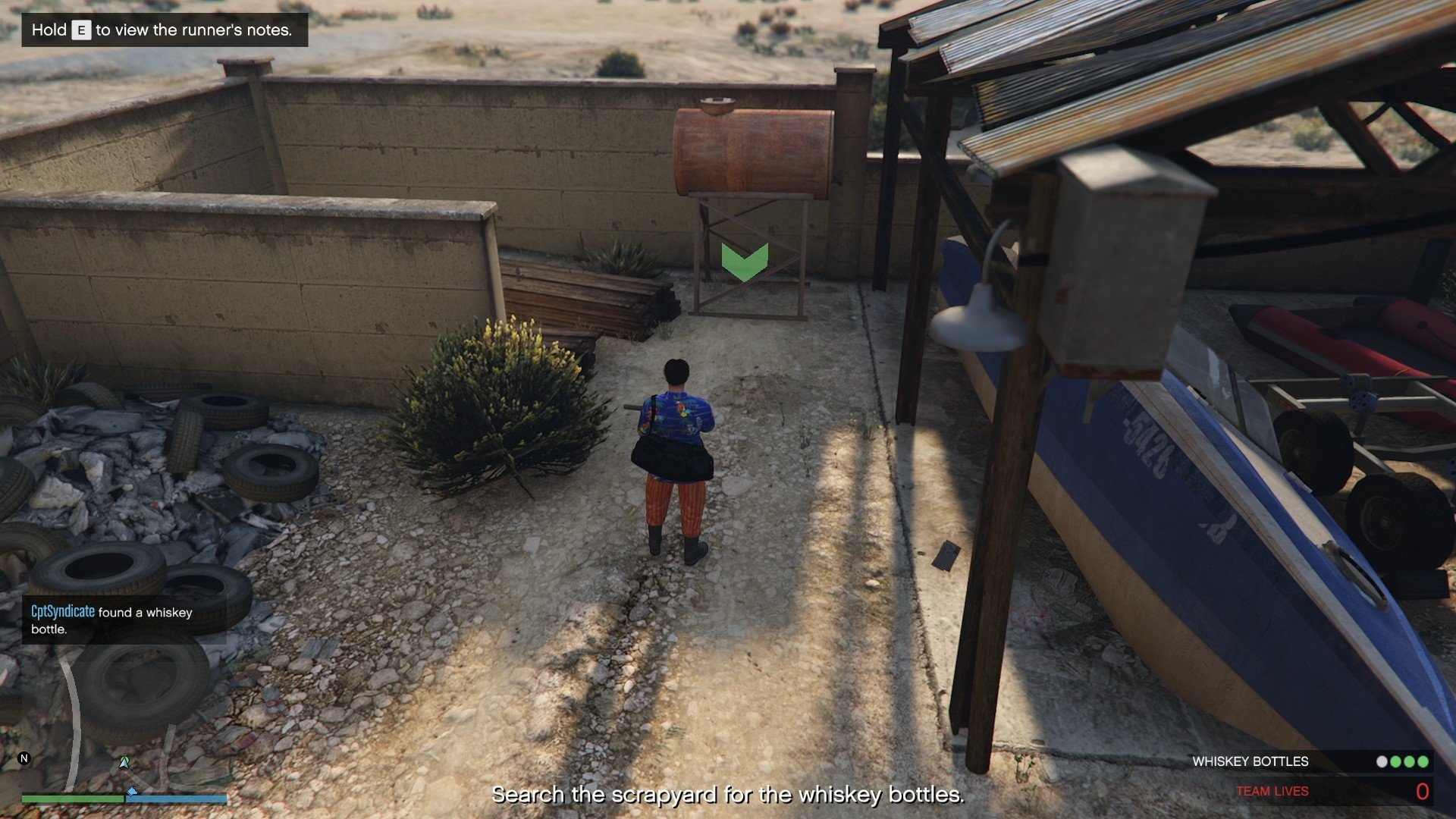1456x819 pixels.
Task: Click the red TEAM LIVES counter zero
Action: (1423, 792)
